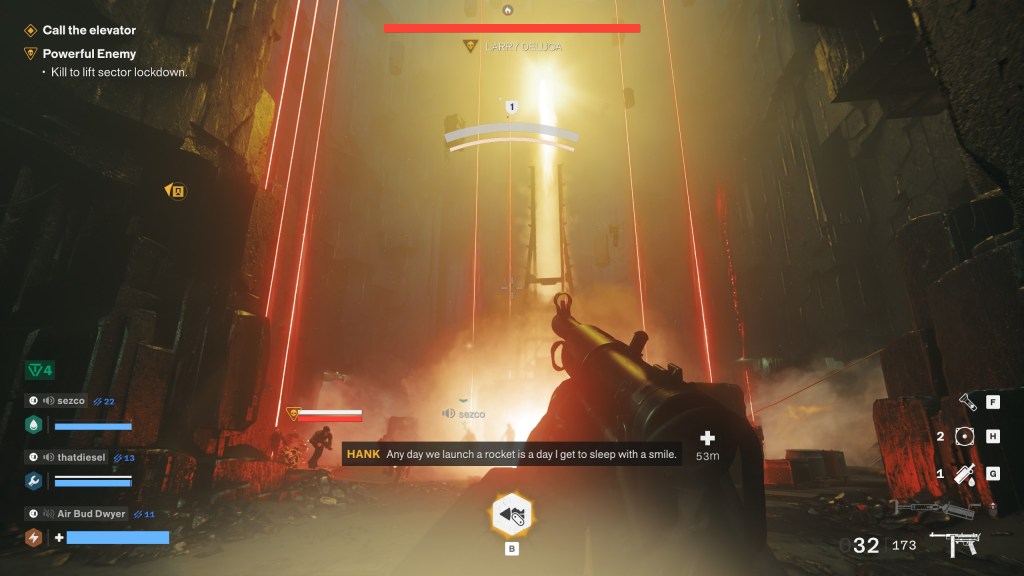This screenshot has height=576, width=1024.
Task: Click the hexagonal ability icon at bottom center
Action: tap(510, 515)
